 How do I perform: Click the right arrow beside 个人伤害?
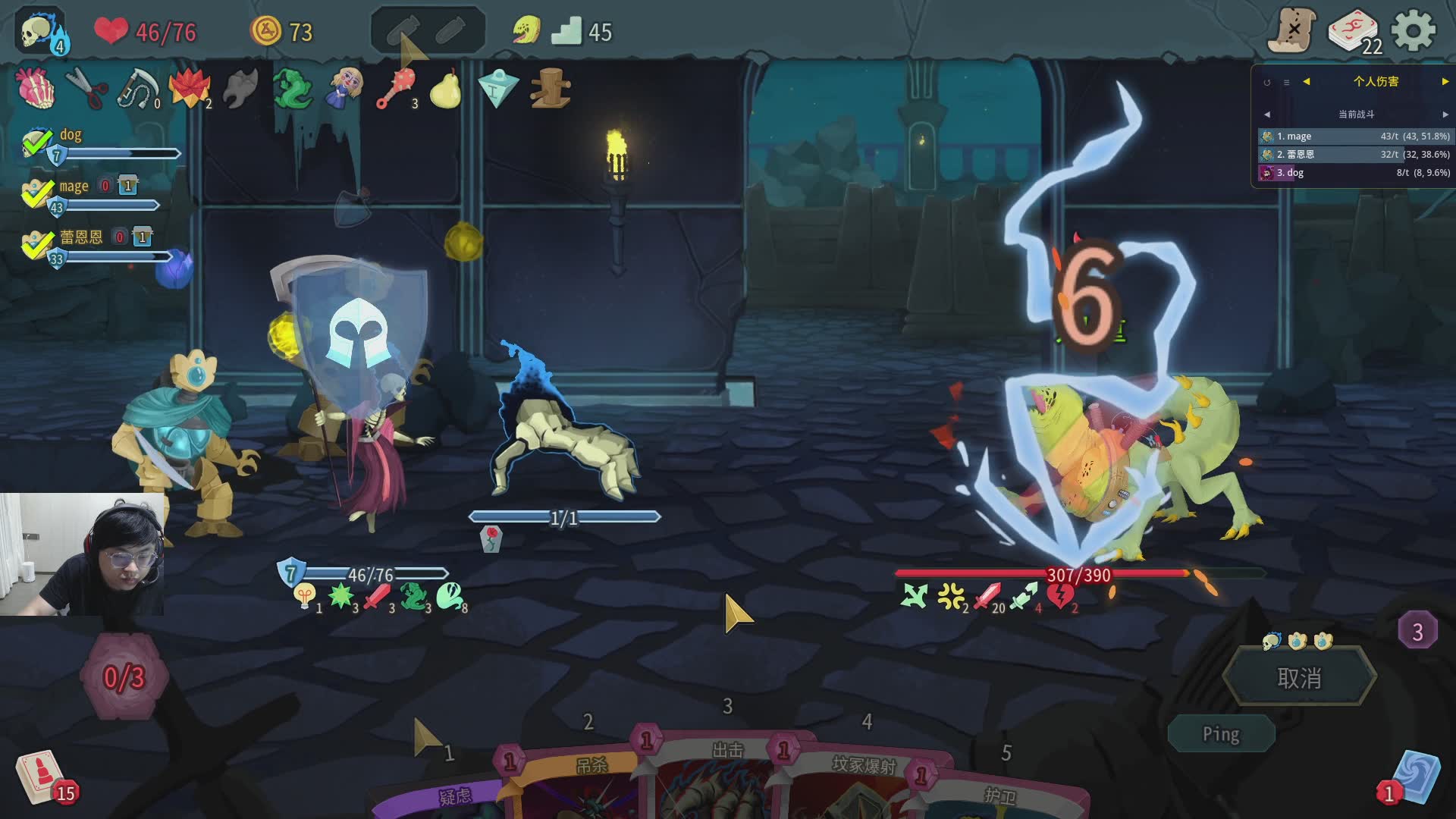point(1445,81)
